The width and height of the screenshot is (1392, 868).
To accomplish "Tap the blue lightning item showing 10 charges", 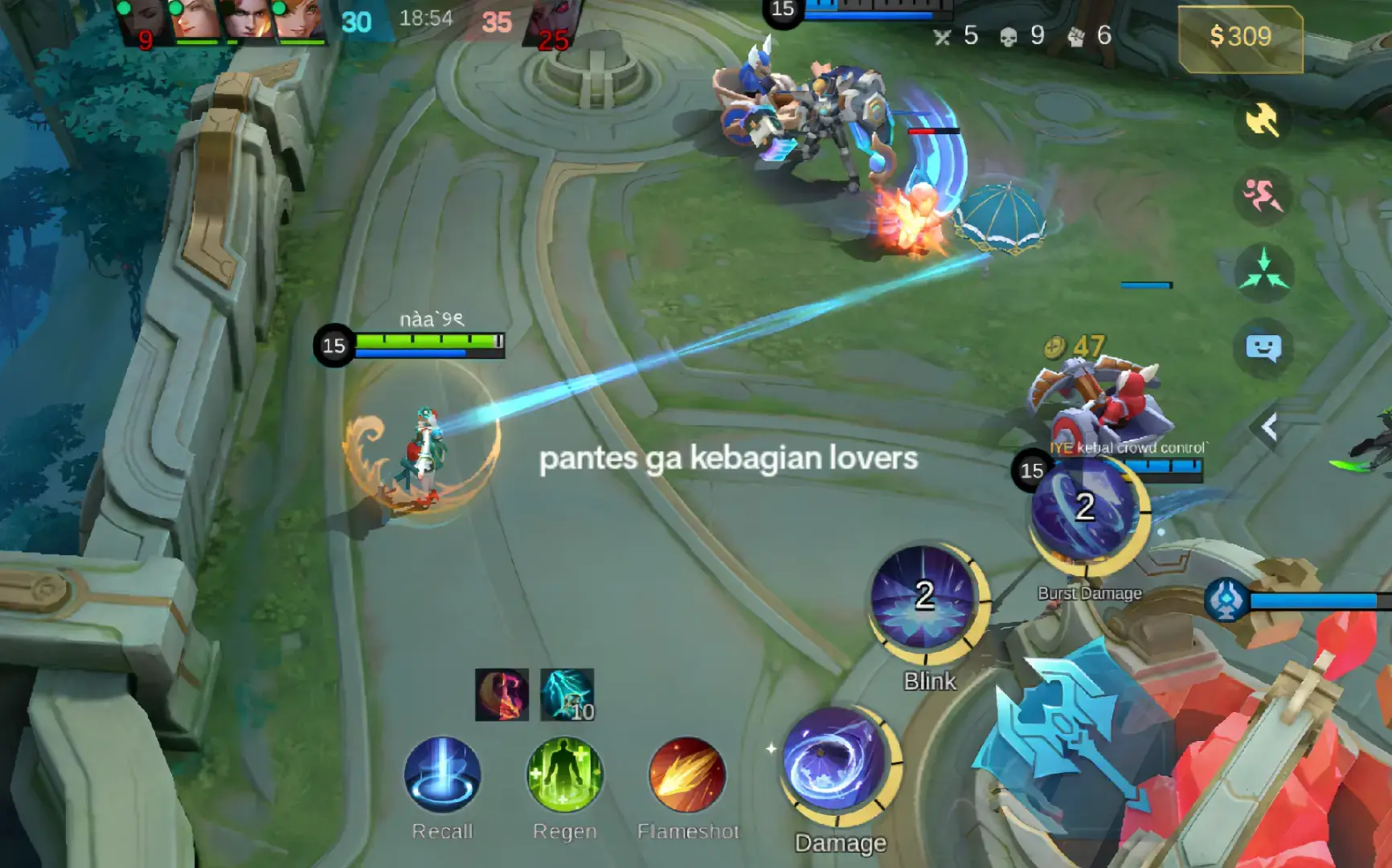I will pyautogui.click(x=567, y=696).
